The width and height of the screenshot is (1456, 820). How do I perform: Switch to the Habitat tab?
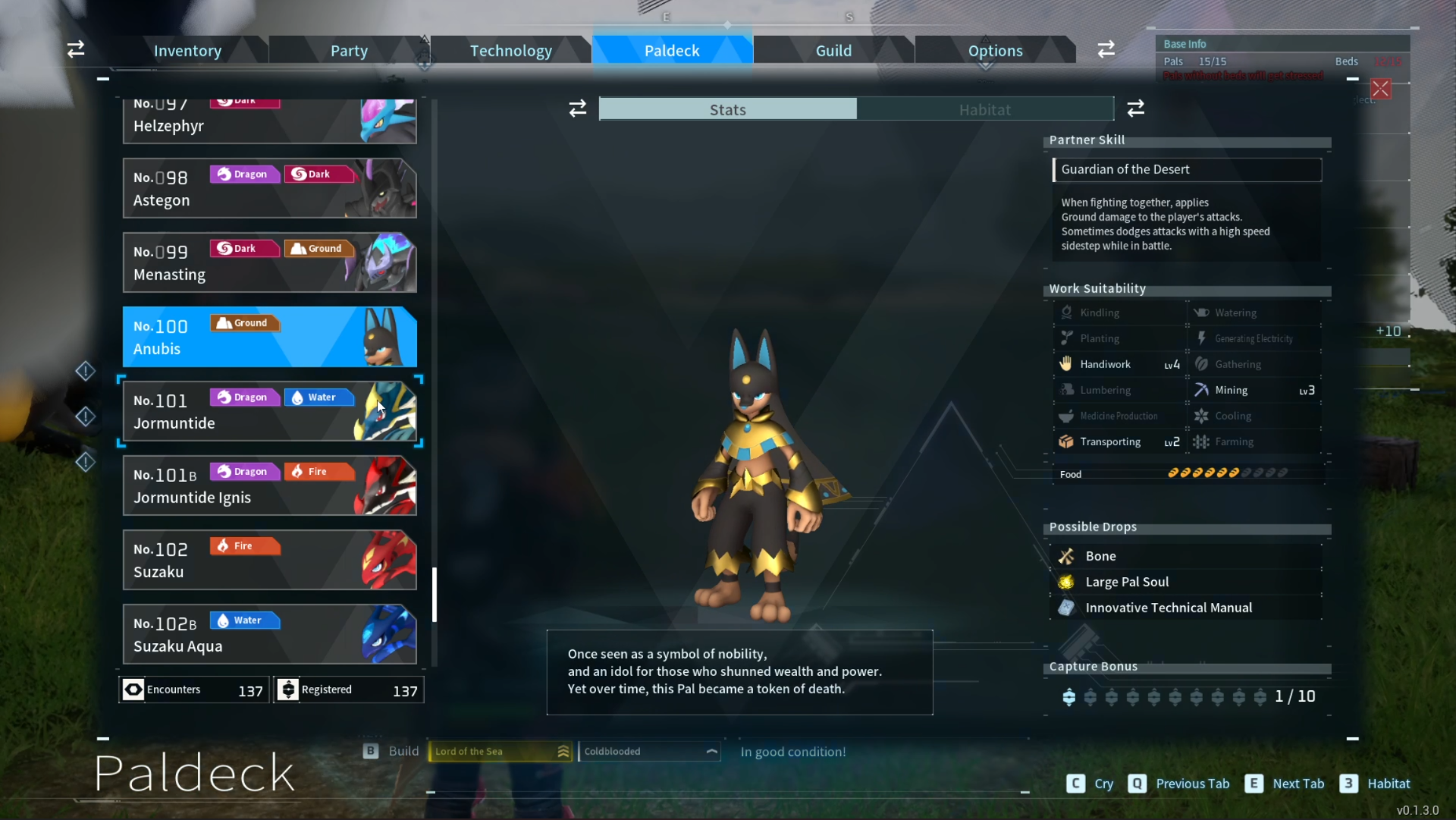click(985, 109)
